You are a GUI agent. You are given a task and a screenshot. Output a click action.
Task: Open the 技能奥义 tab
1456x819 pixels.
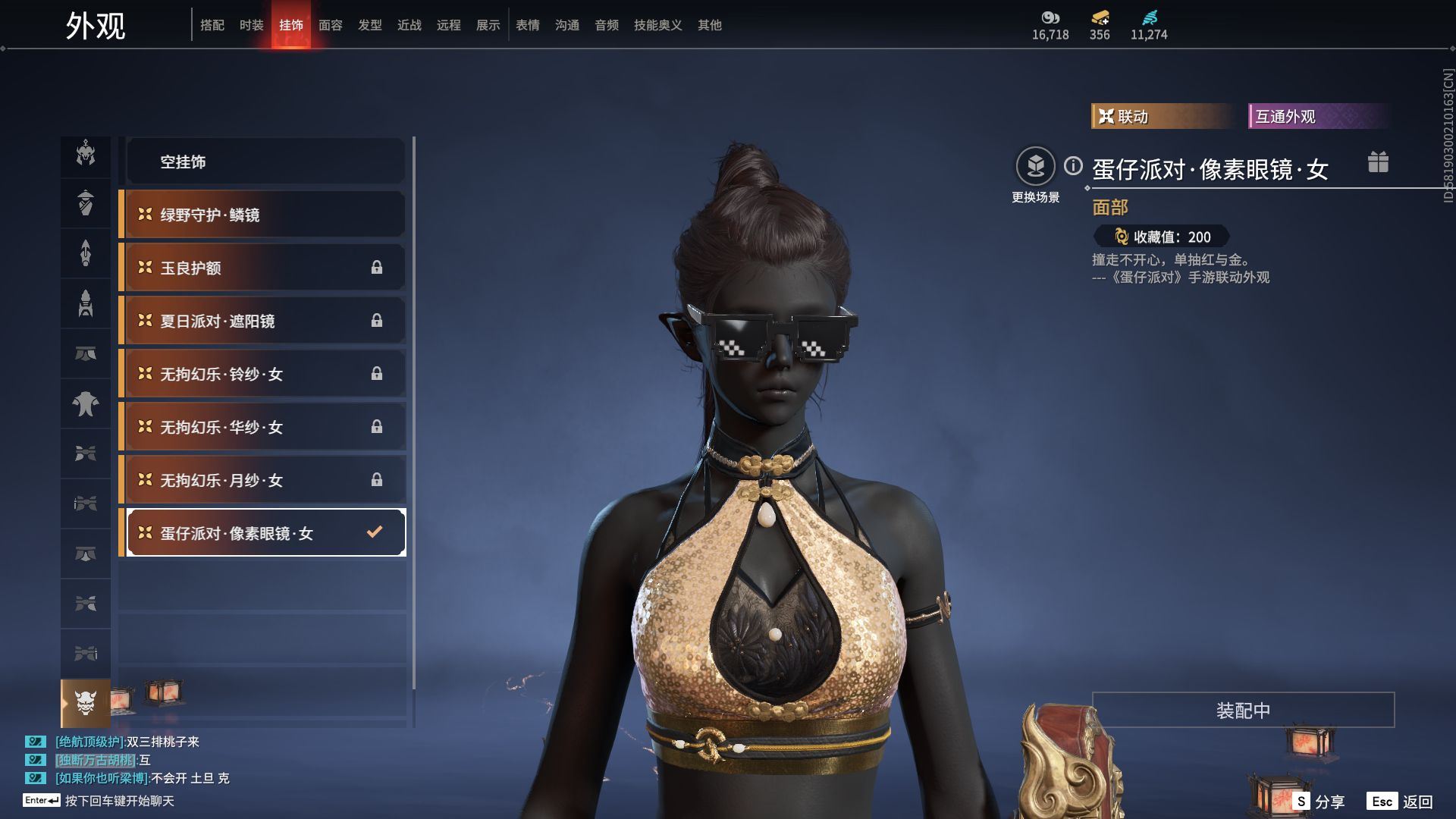(x=657, y=25)
